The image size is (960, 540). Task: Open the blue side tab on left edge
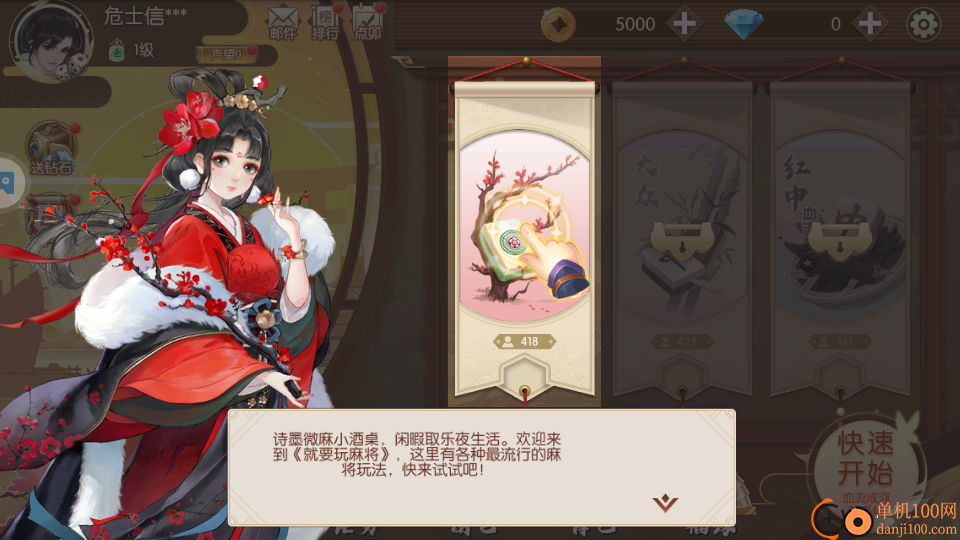click(x=8, y=182)
